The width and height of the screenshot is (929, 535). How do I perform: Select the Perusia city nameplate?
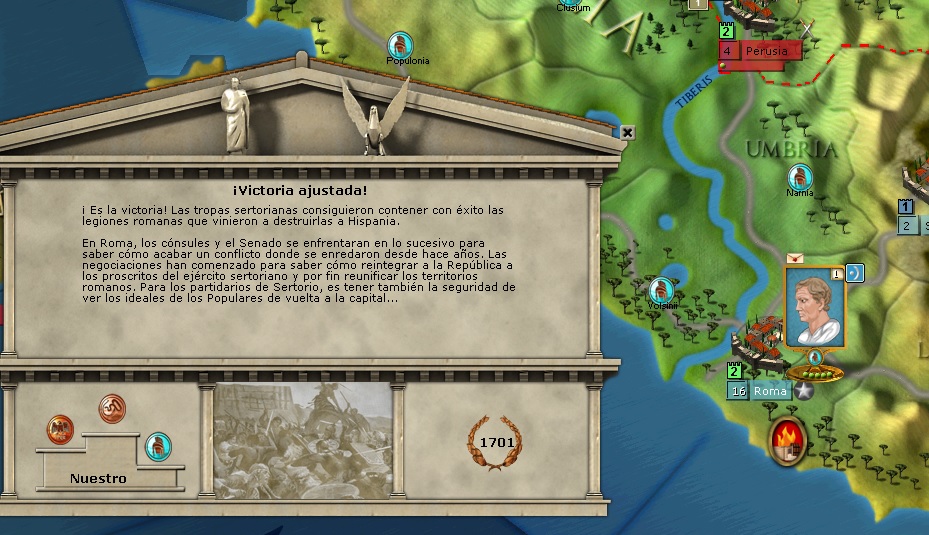point(768,50)
